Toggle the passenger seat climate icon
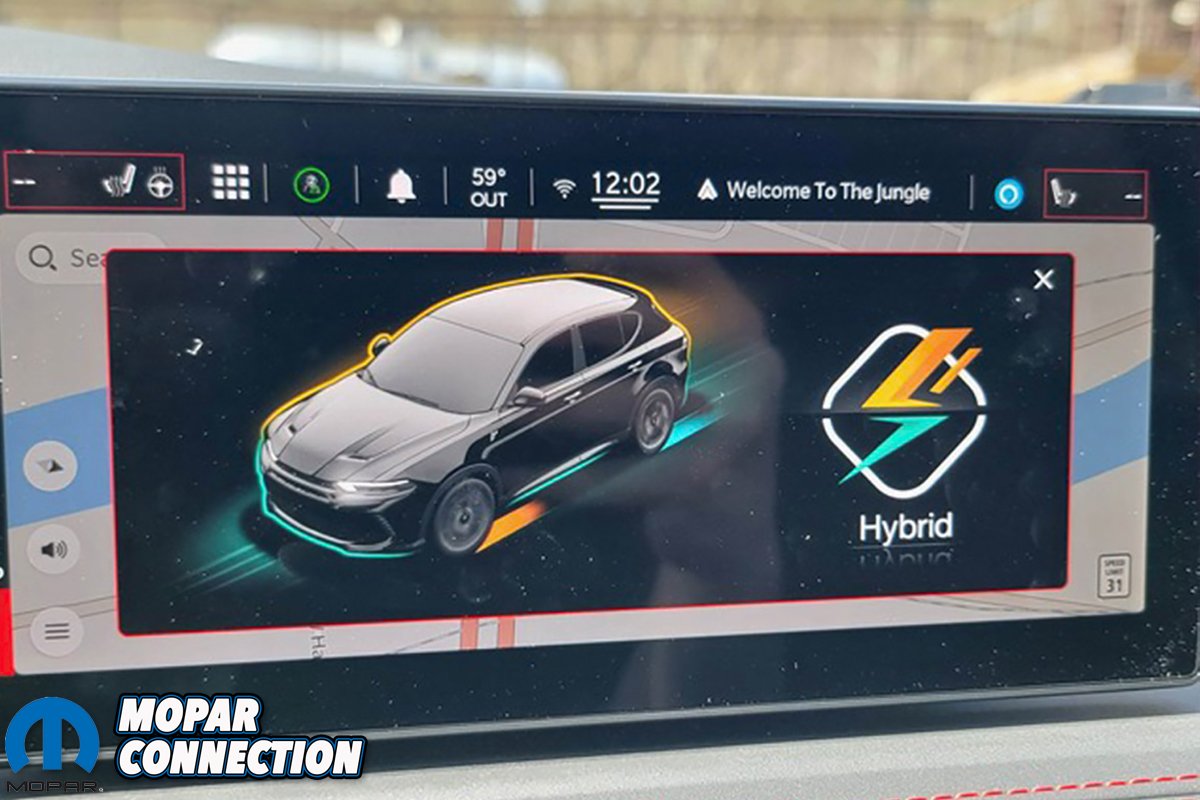 pyautogui.click(x=1063, y=192)
